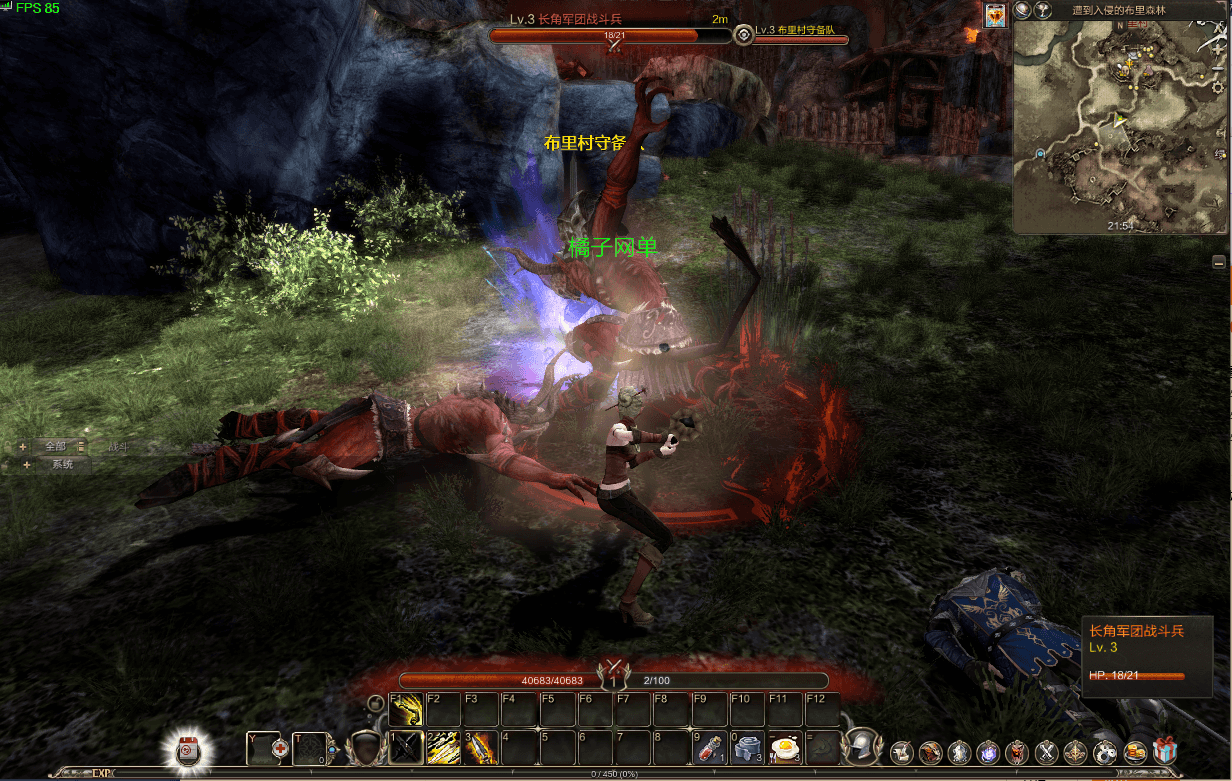Open the helmet equipment button
Viewport: 1232px width, 781px height.
point(860,747)
